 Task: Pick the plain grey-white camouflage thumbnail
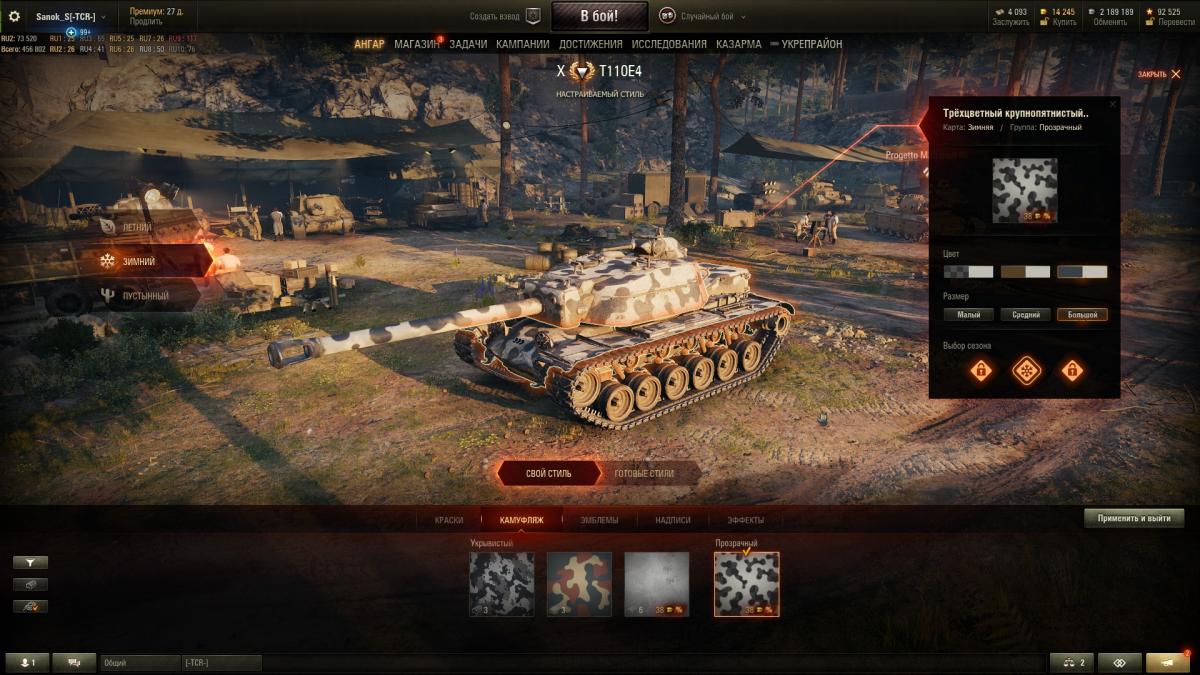pos(656,584)
